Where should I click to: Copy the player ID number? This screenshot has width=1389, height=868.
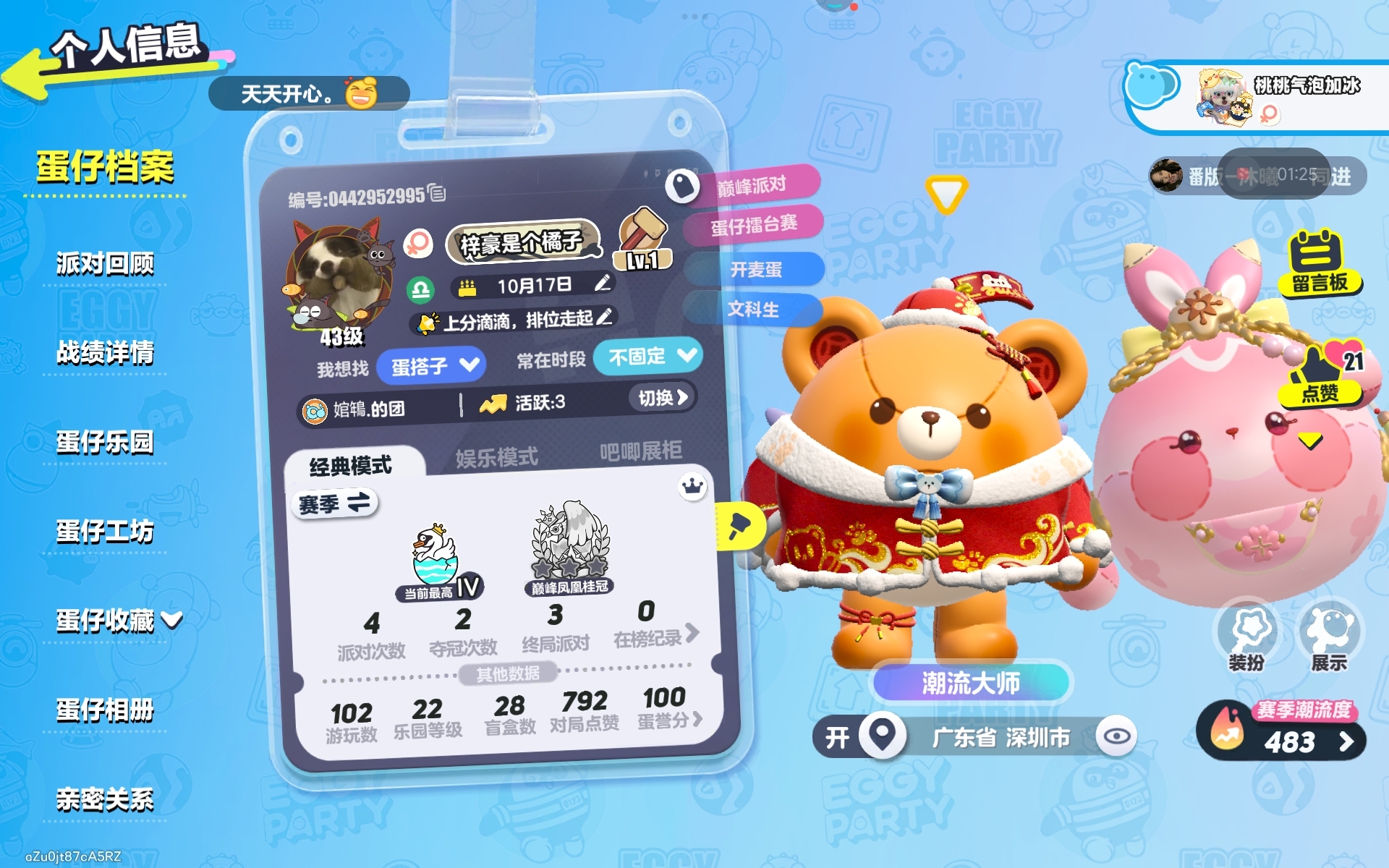point(437,192)
